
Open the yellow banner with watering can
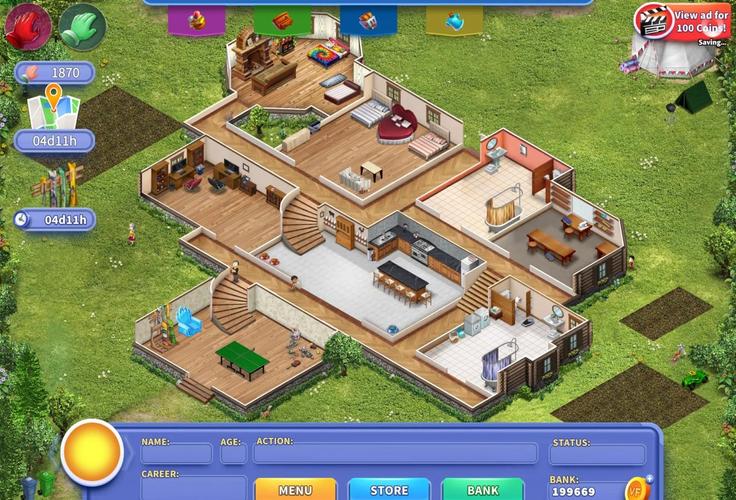click(454, 19)
